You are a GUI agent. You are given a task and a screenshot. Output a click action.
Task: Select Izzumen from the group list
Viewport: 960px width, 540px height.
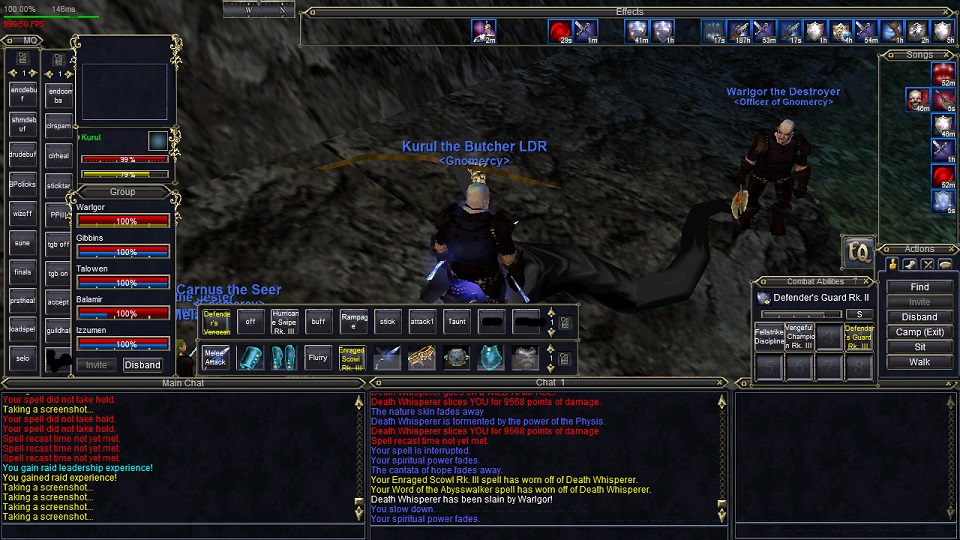(x=122, y=336)
